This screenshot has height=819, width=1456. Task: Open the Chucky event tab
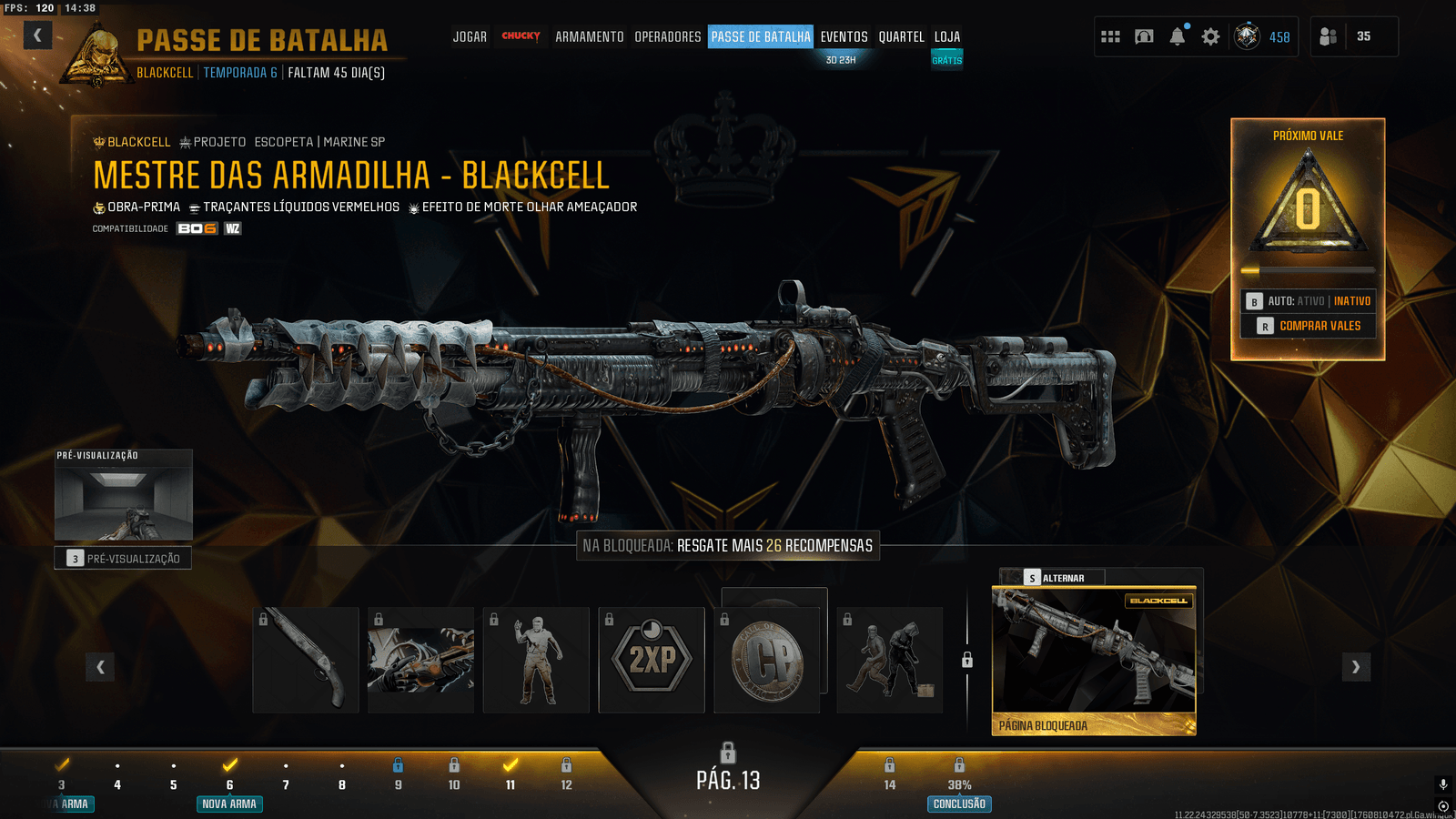point(521,36)
